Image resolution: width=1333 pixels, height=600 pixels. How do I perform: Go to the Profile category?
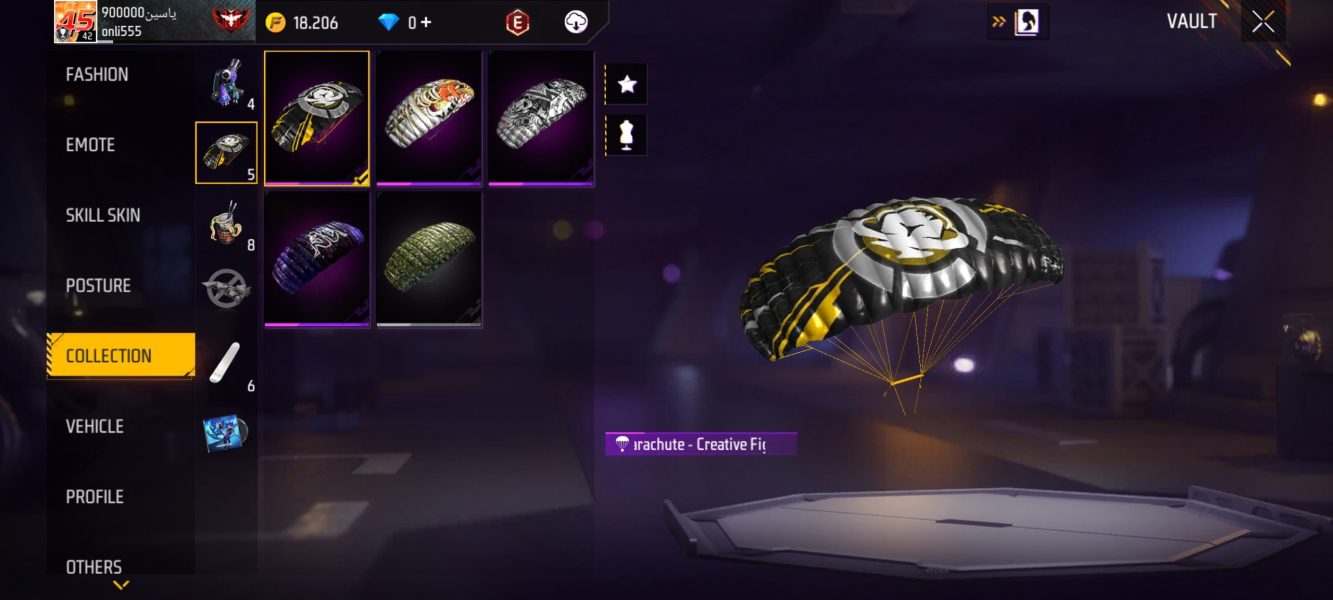95,497
